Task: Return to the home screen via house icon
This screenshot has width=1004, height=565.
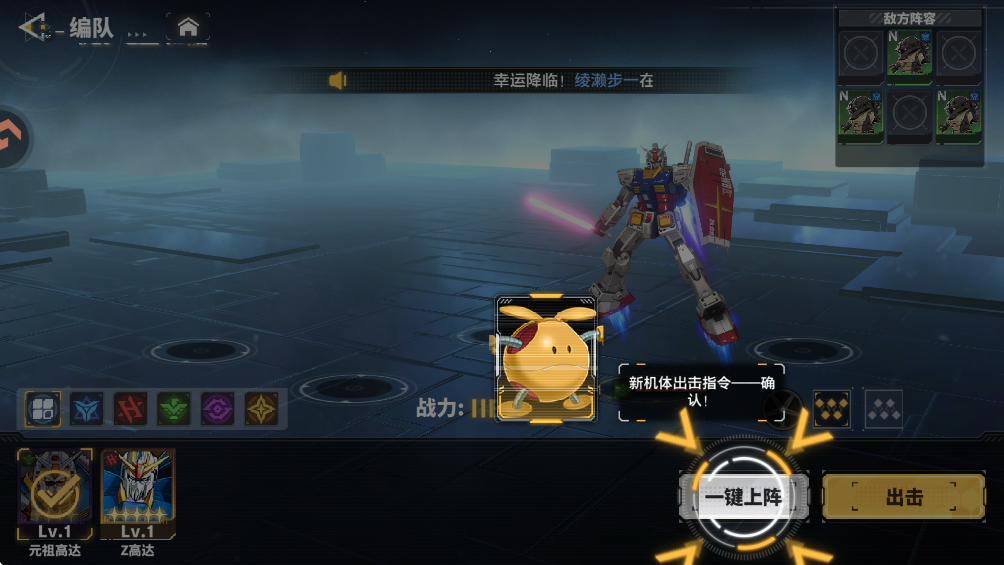Action: [x=187, y=28]
